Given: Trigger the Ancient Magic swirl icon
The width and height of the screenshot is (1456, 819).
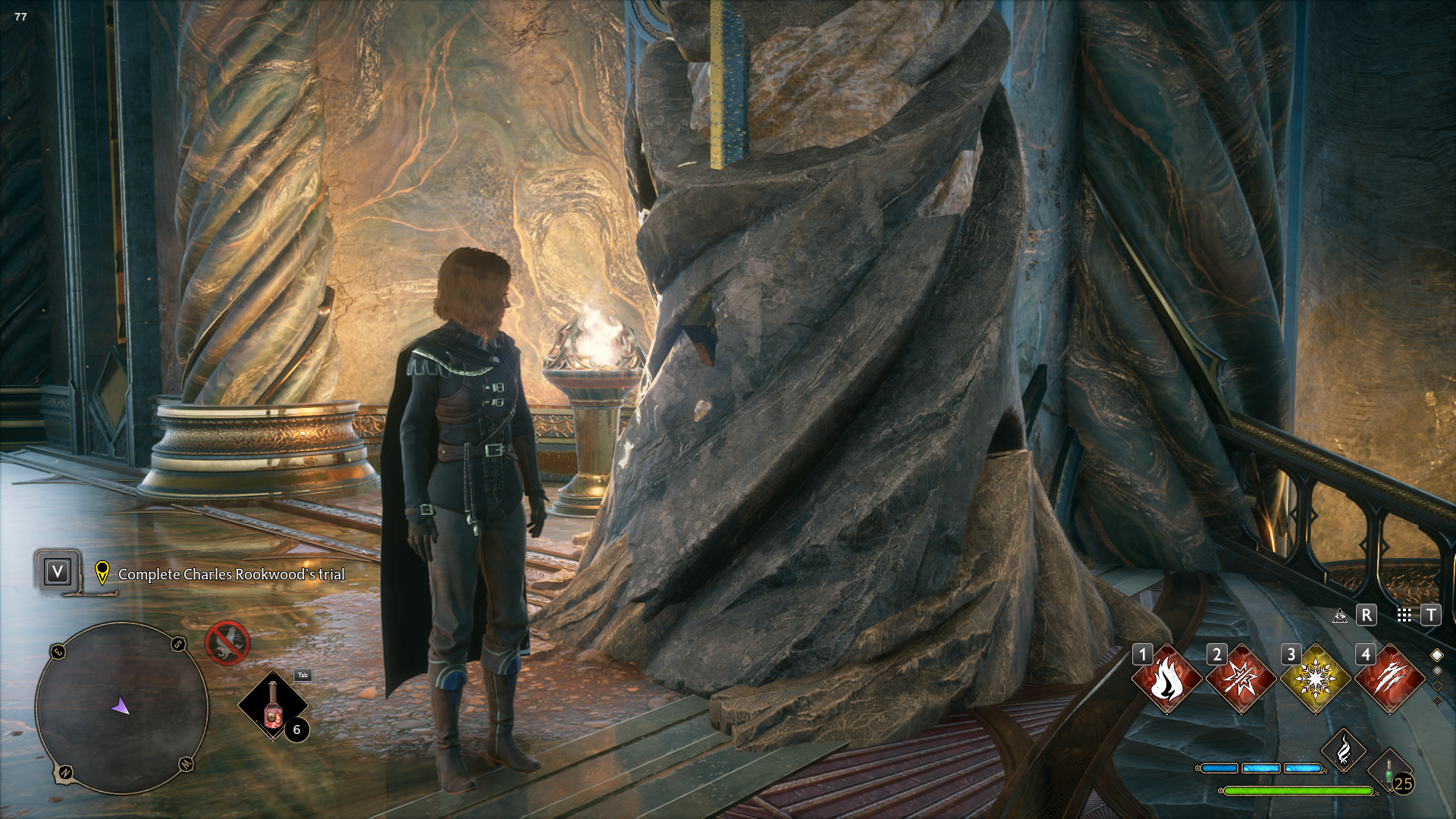Looking at the screenshot, I should pos(1343,751).
